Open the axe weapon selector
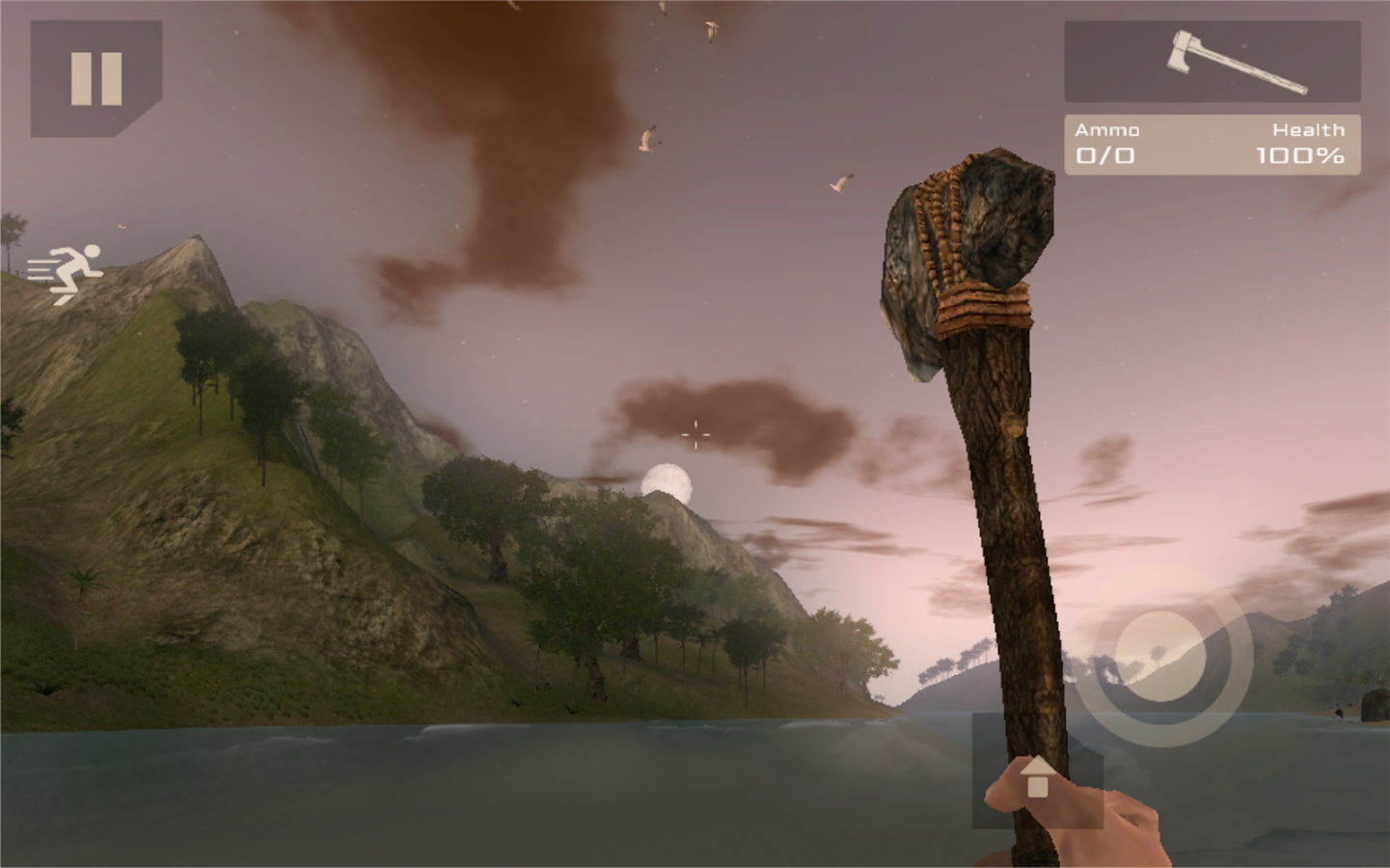Viewport: 1390px width, 868px height. [1212, 62]
